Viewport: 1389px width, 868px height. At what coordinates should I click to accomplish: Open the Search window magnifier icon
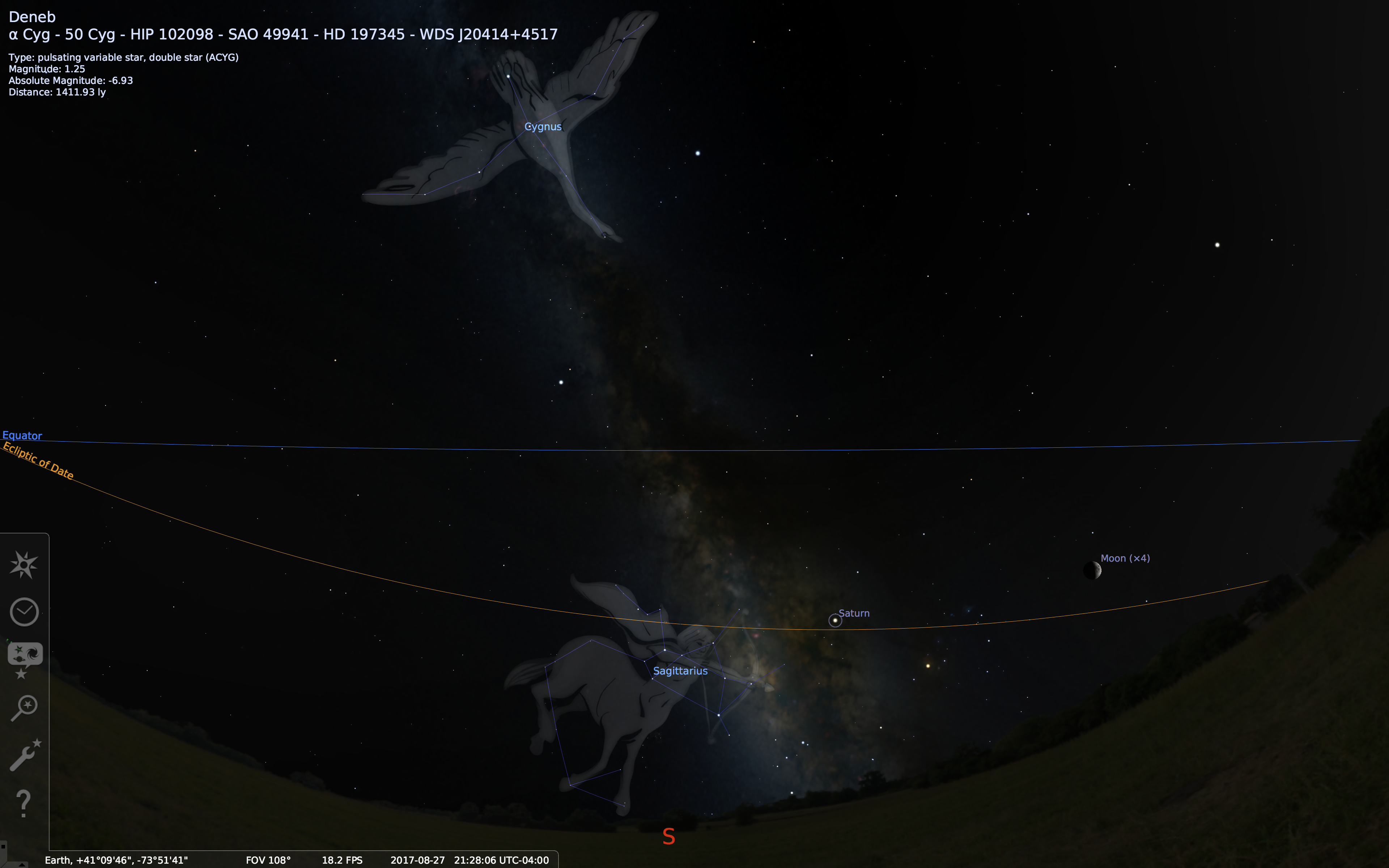24,707
